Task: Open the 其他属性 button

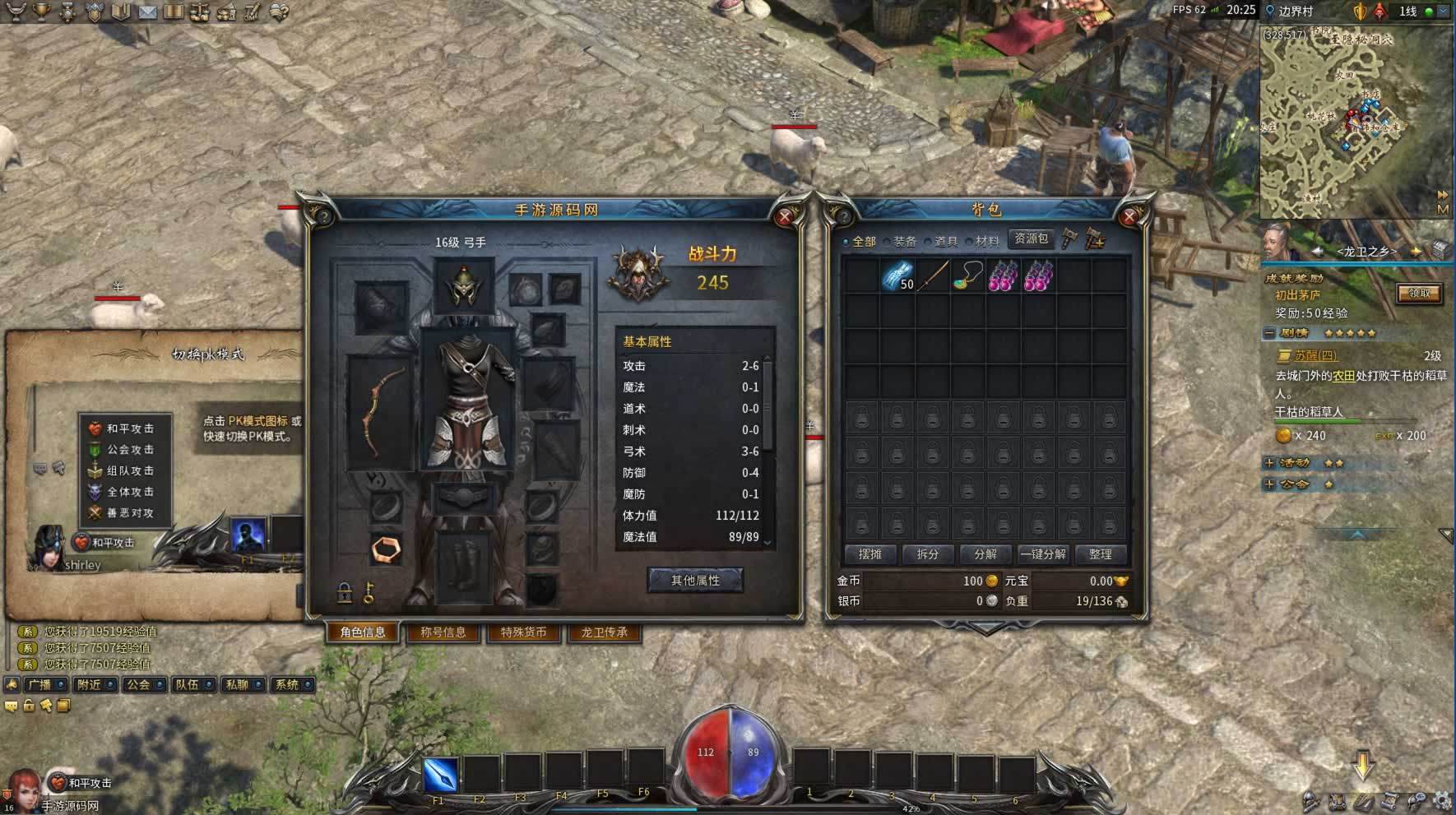Action: [x=695, y=581]
